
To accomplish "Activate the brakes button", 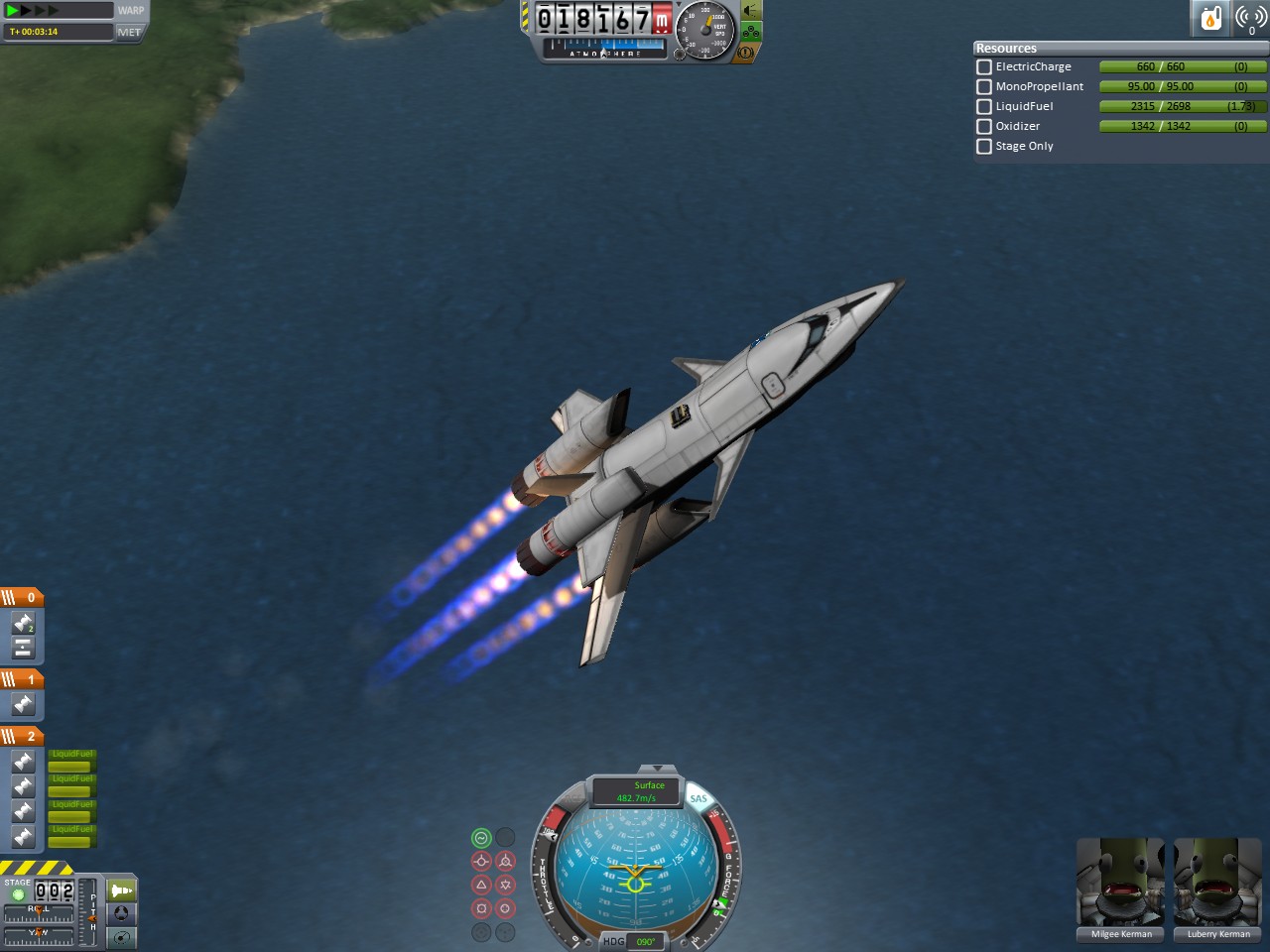I will (x=746, y=52).
